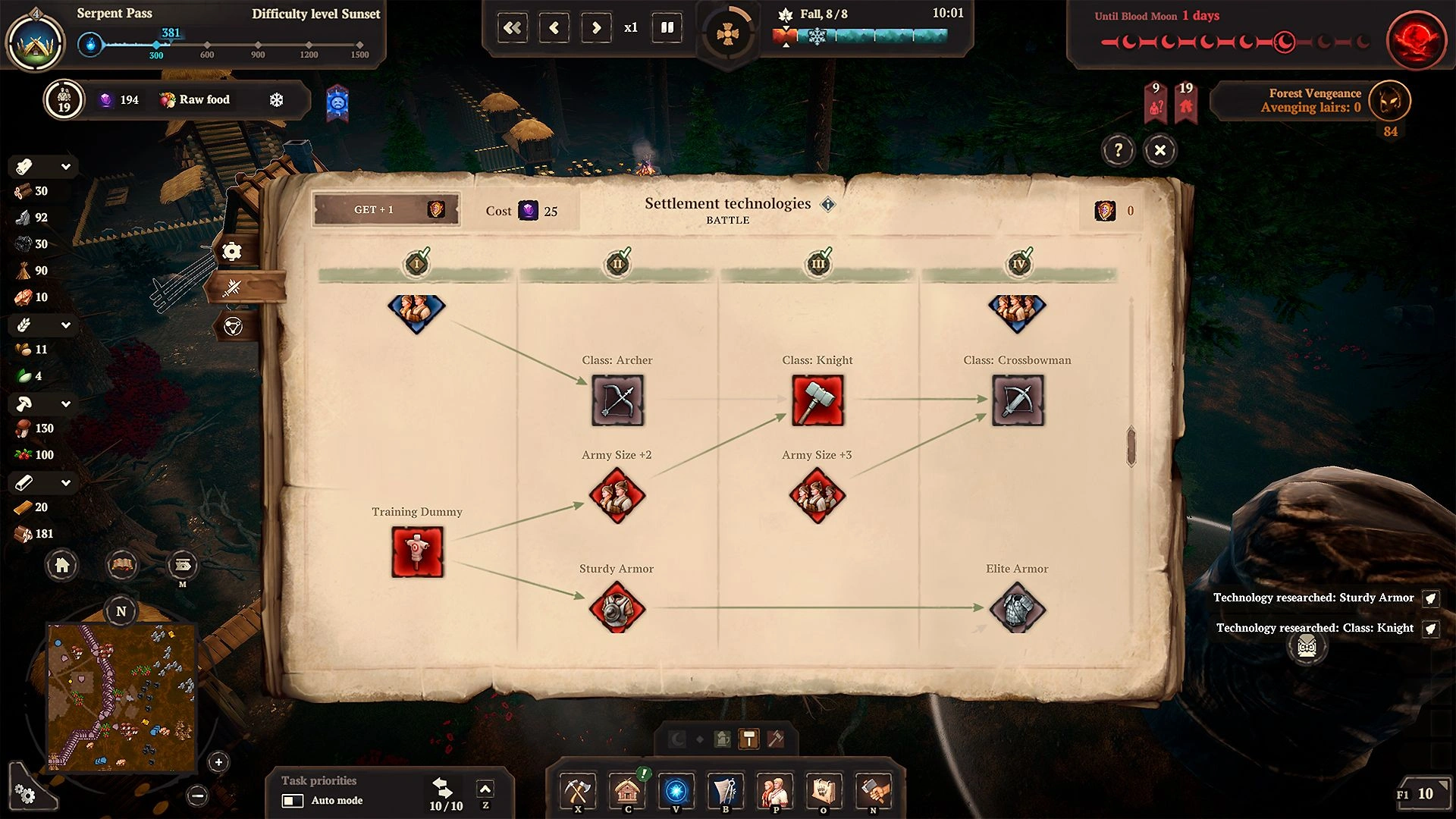The image size is (1456, 819).
Task: Toggle the Auto mode task priorities
Action: point(293,801)
